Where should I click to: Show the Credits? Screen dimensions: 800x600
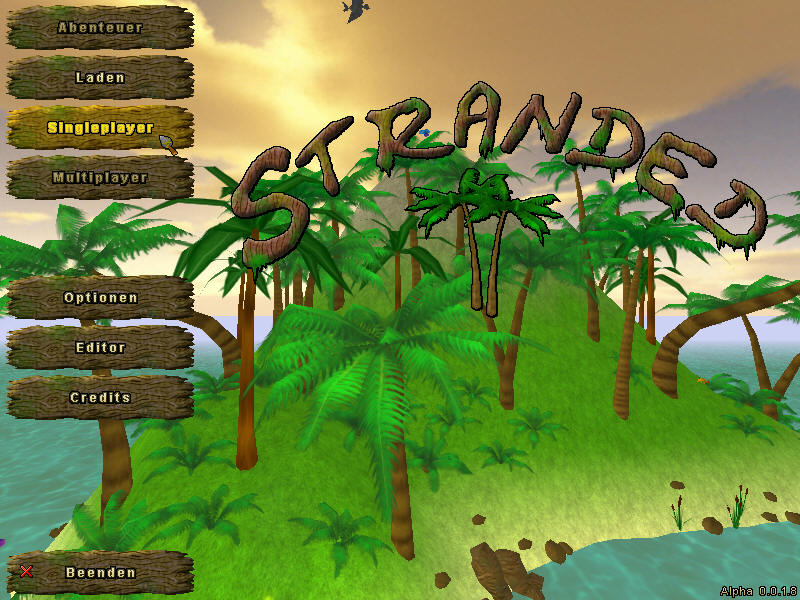tap(100, 398)
